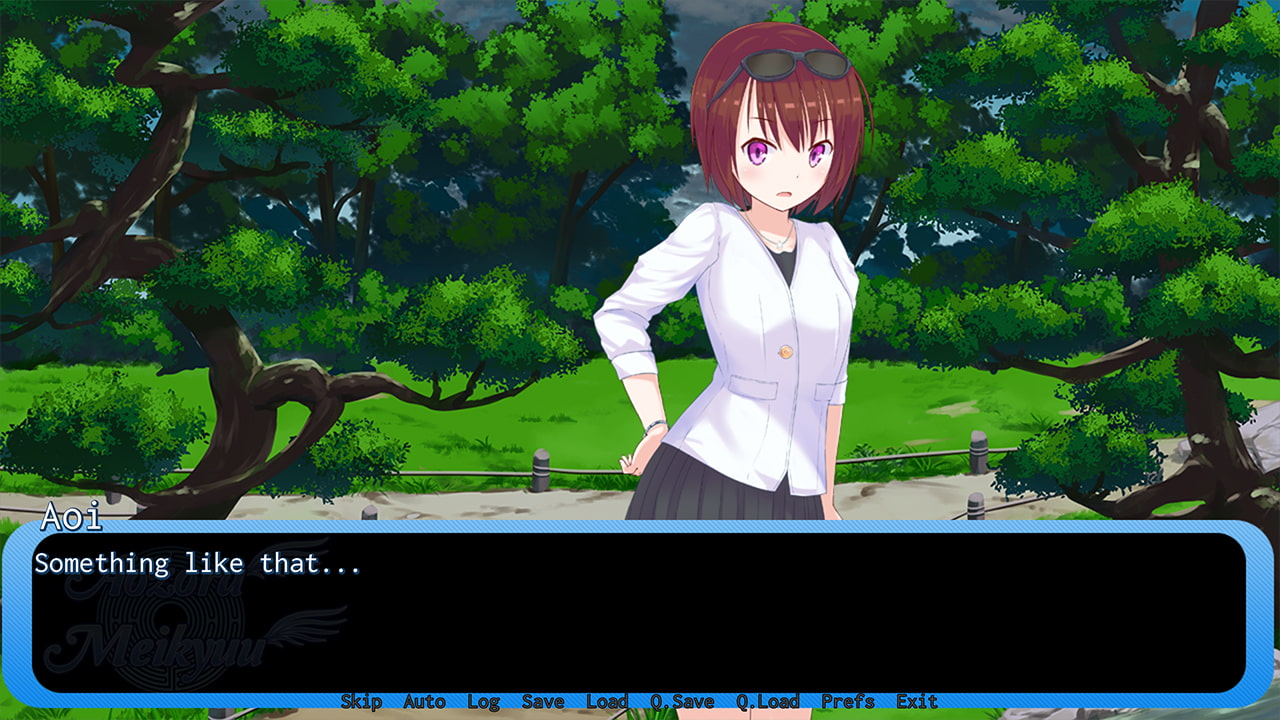The height and width of the screenshot is (720, 1280).
Task: Open the Save menu
Action: 543,702
